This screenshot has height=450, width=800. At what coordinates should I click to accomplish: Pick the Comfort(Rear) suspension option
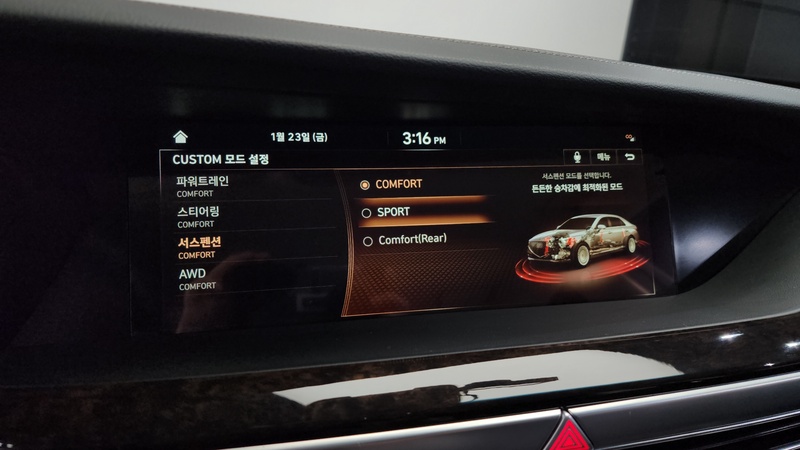click(x=411, y=240)
